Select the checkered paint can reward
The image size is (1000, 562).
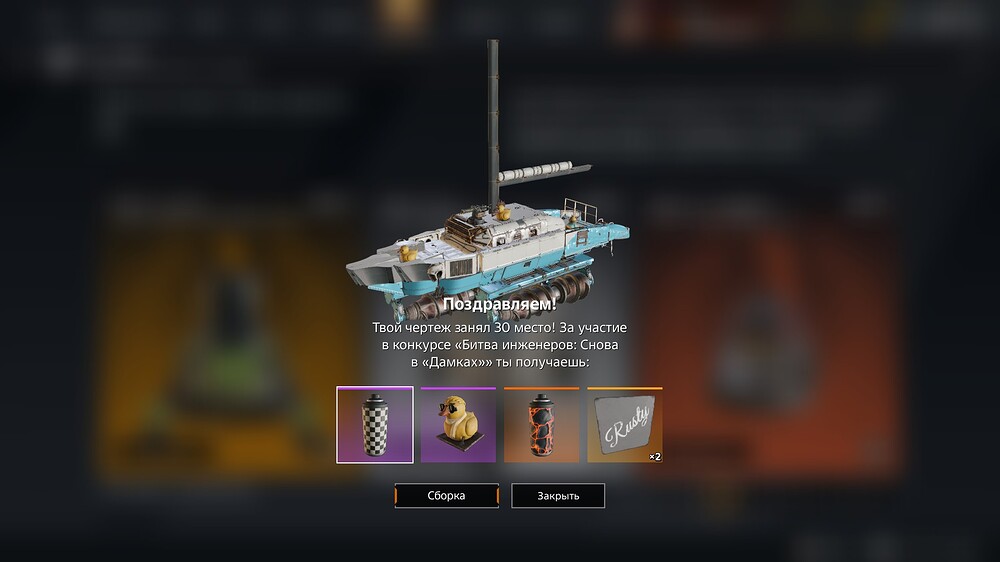374,425
